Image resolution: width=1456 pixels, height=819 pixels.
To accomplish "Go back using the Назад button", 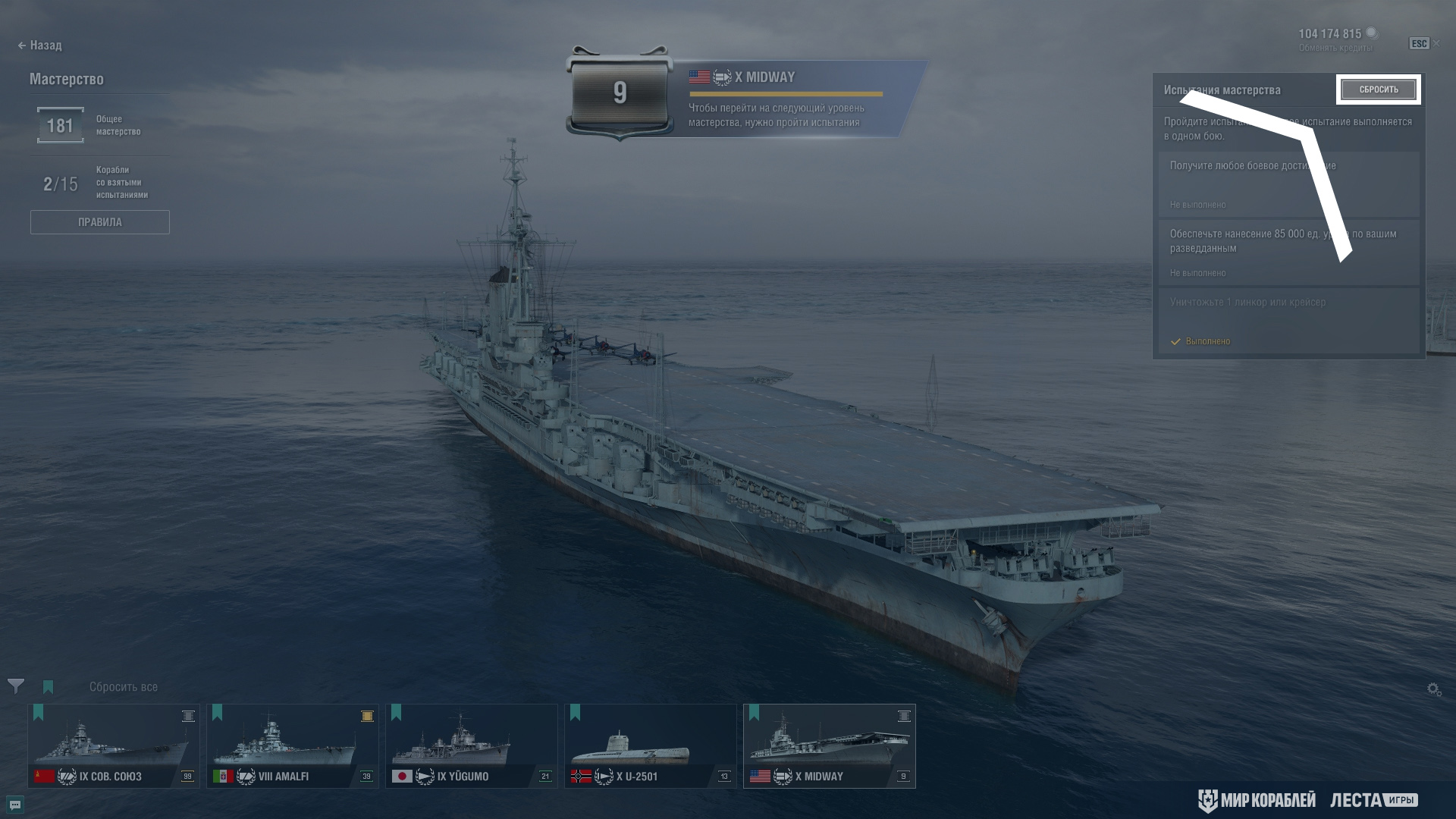I will pos(40,45).
